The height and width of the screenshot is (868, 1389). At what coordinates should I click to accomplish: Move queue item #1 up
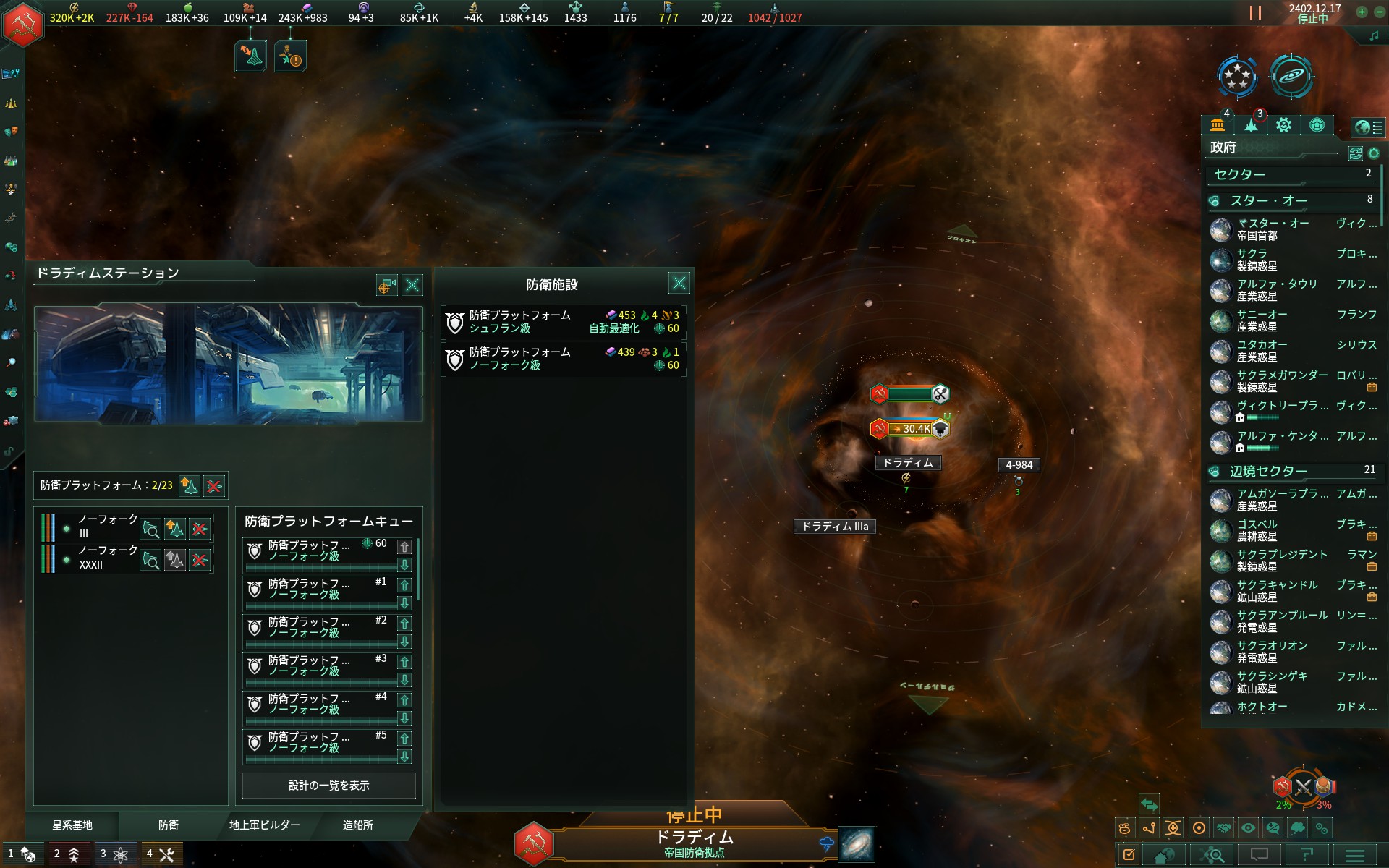click(x=404, y=585)
